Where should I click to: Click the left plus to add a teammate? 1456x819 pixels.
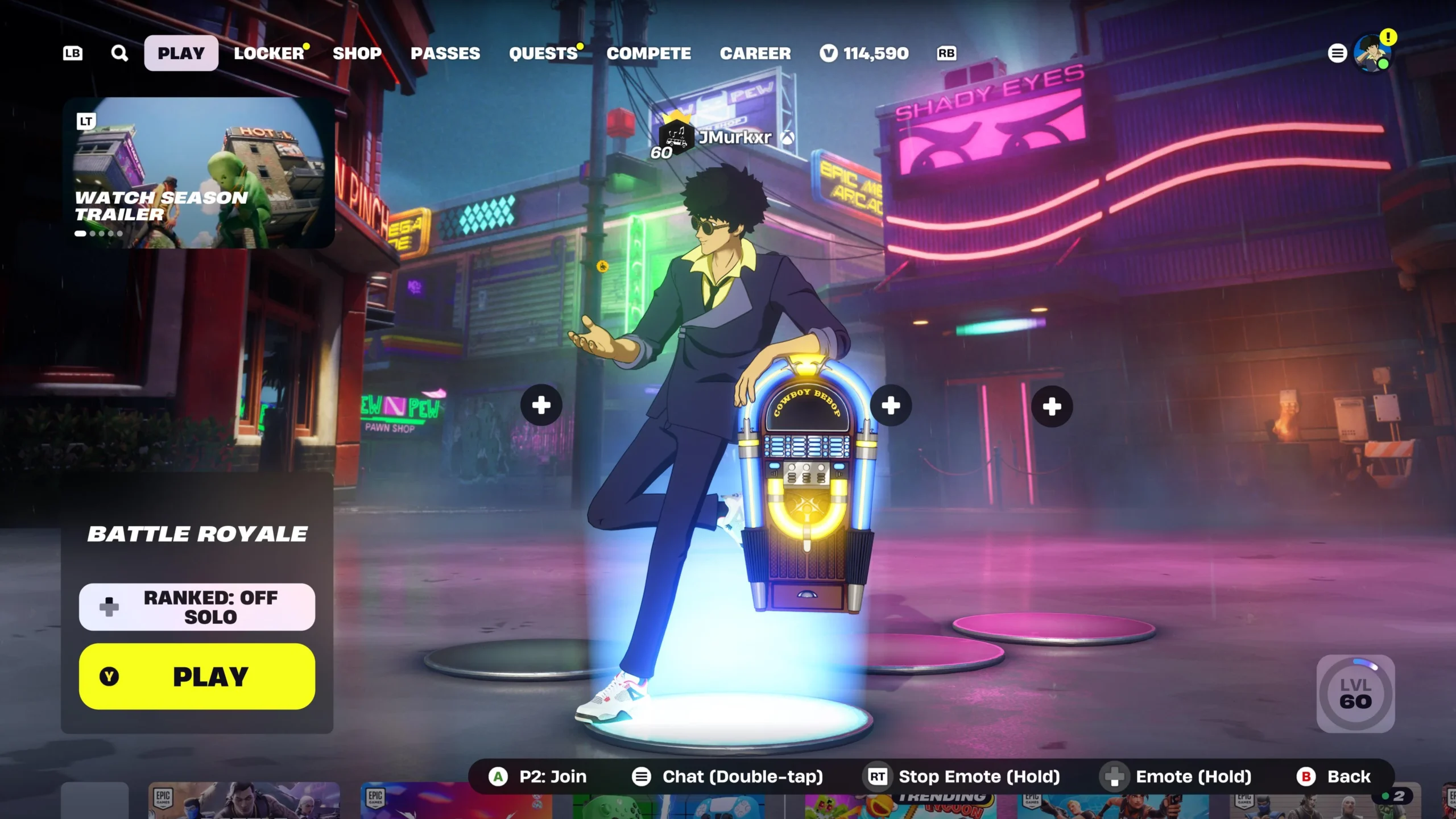click(540, 404)
